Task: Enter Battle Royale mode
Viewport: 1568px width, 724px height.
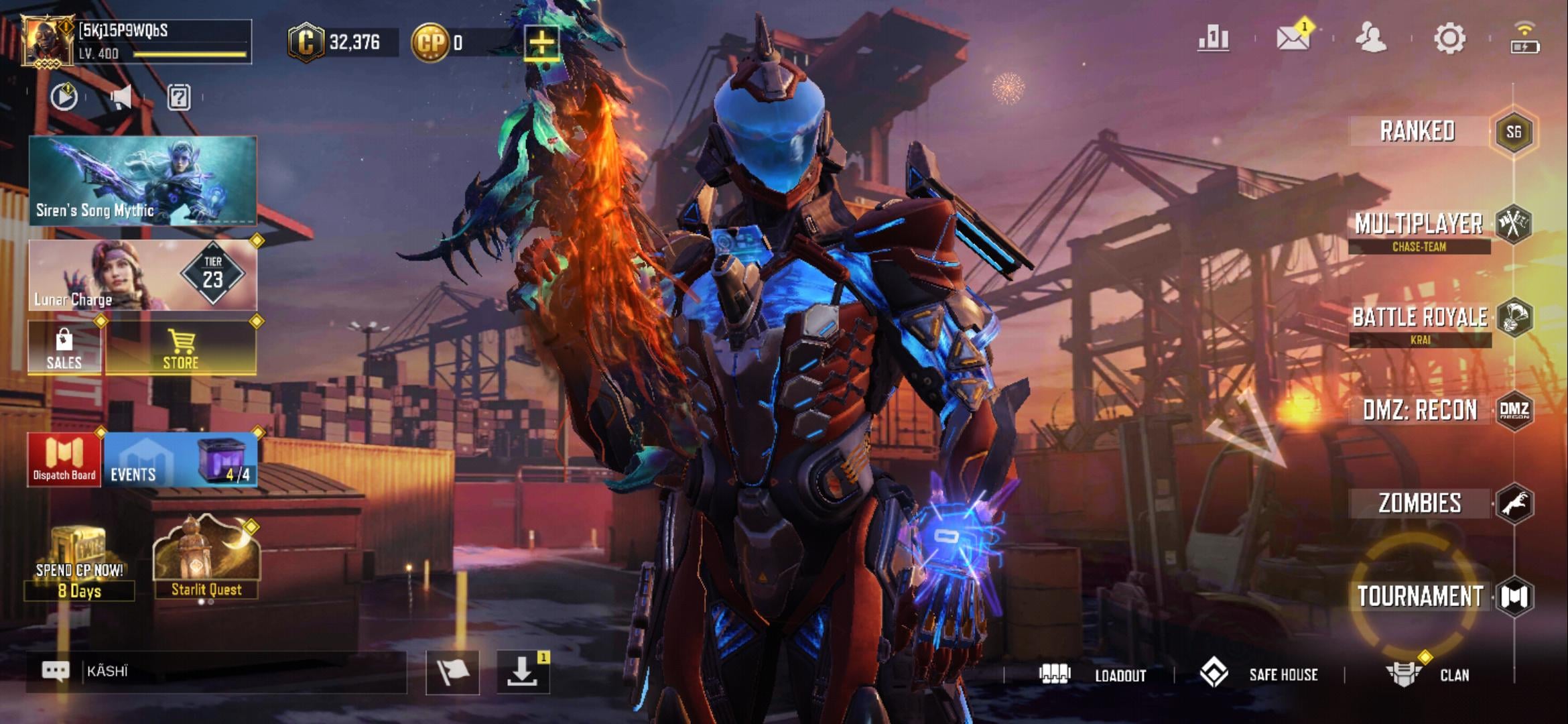Action: click(1420, 318)
